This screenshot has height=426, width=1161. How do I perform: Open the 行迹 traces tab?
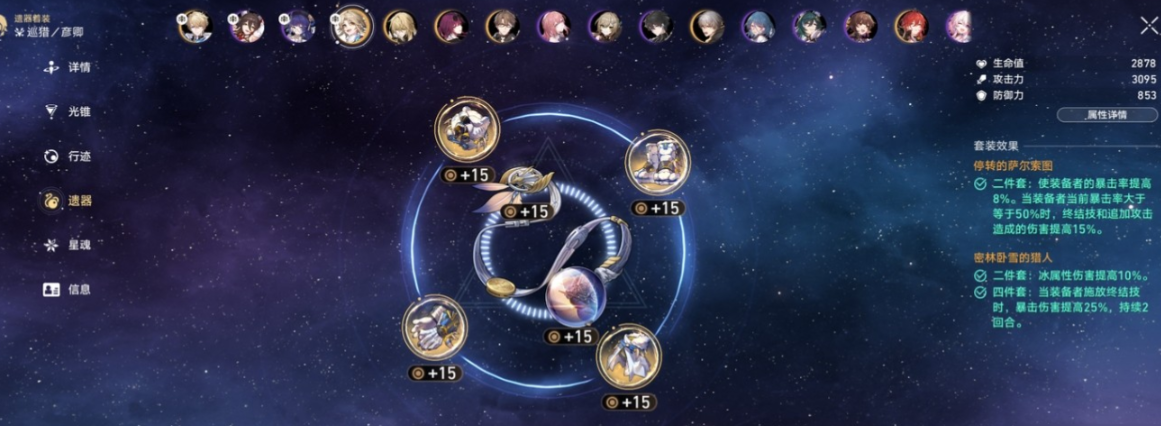point(68,156)
